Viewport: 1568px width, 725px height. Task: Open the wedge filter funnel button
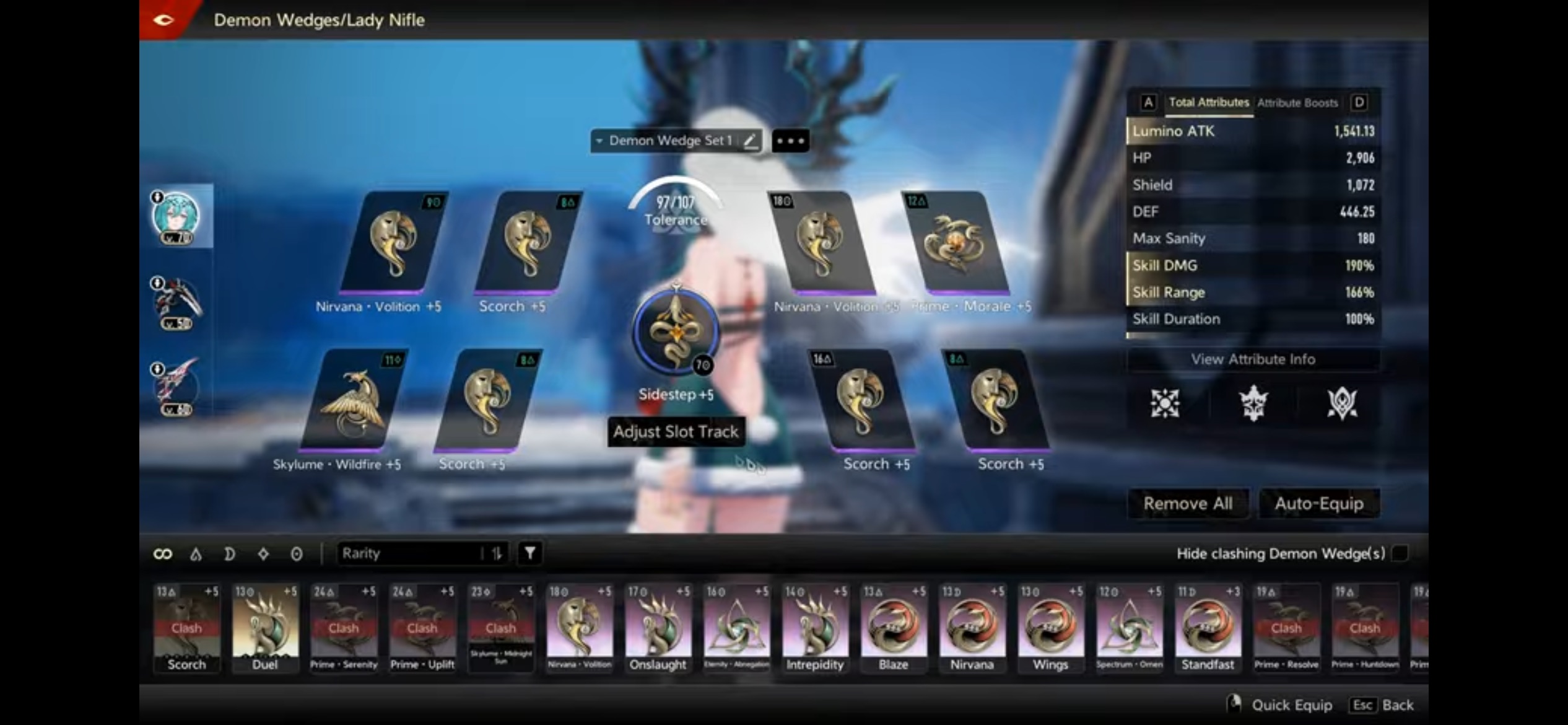(529, 553)
